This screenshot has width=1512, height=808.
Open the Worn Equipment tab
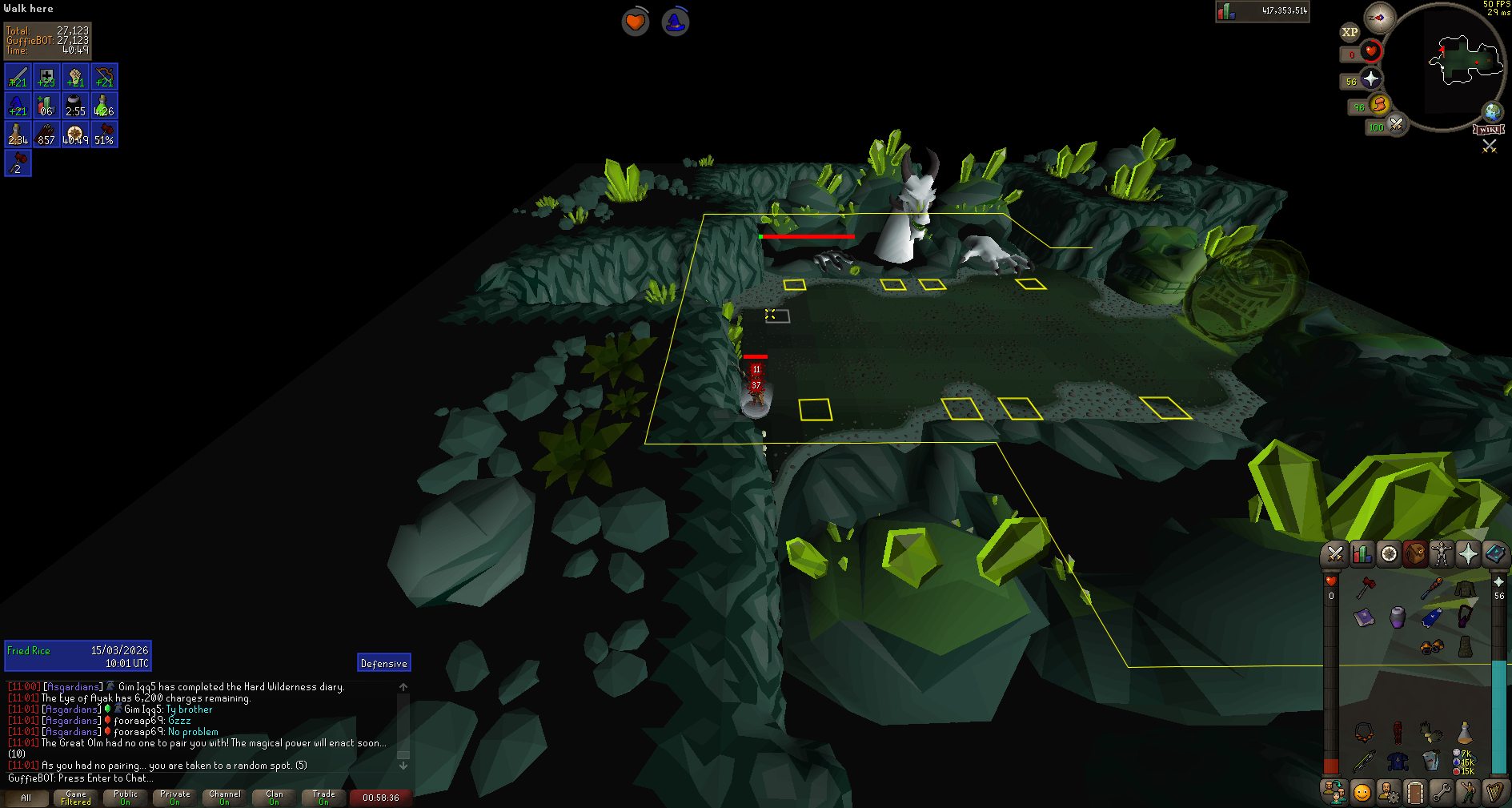point(1442,553)
